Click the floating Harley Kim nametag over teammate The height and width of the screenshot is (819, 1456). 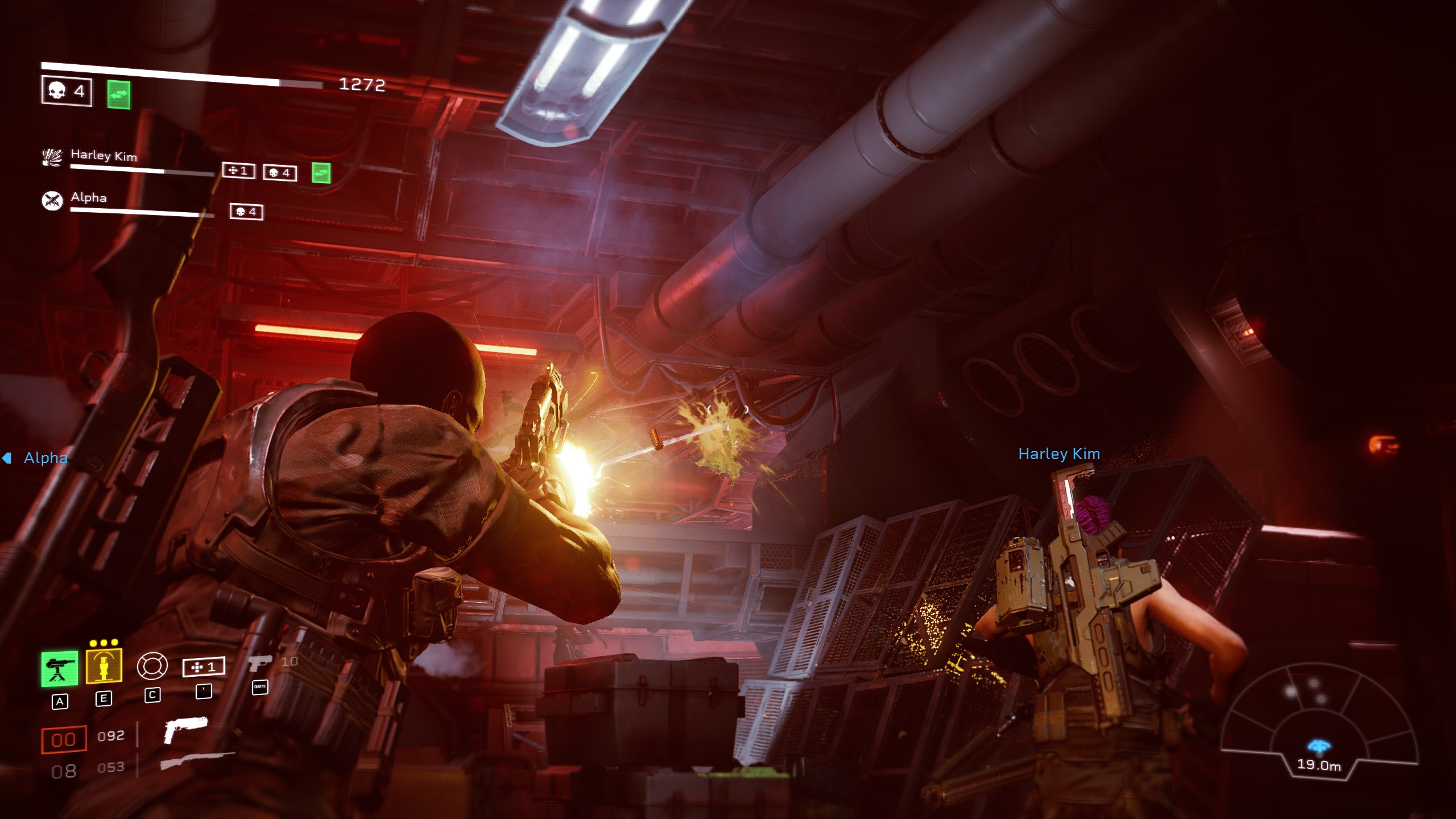[1059, 454]
